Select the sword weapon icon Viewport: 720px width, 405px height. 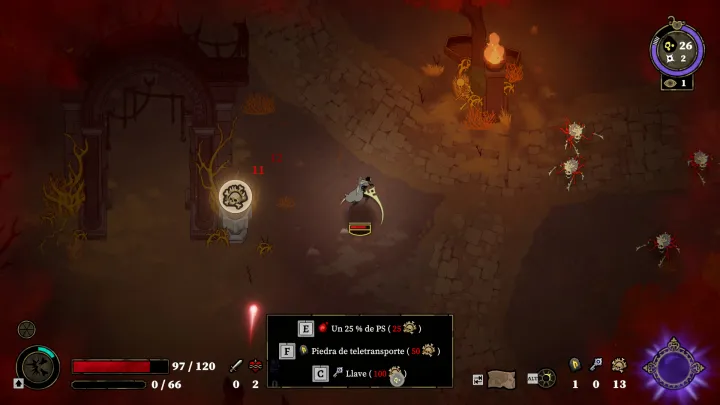237,366
